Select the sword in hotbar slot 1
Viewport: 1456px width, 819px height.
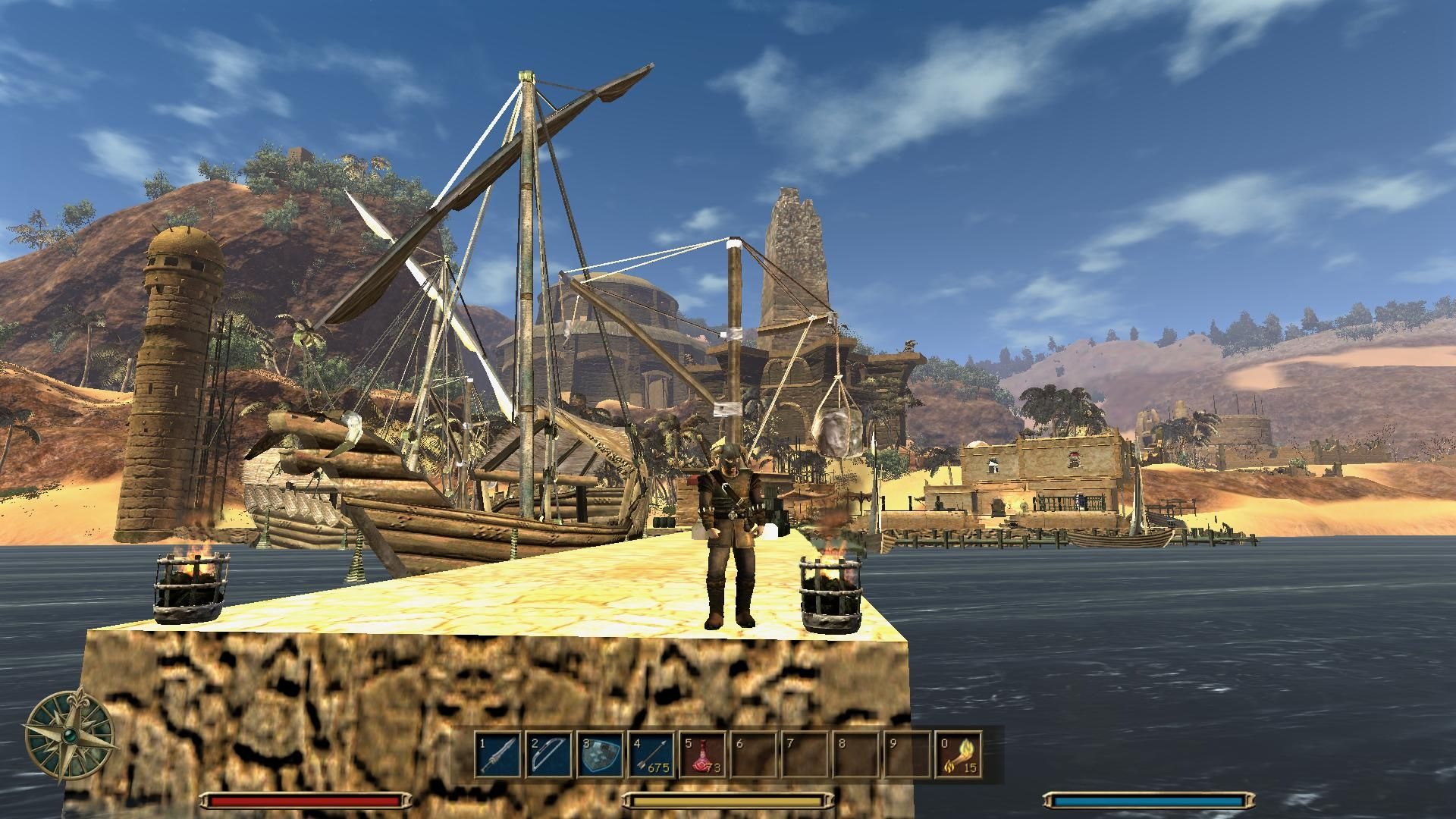tap(498, 754)
